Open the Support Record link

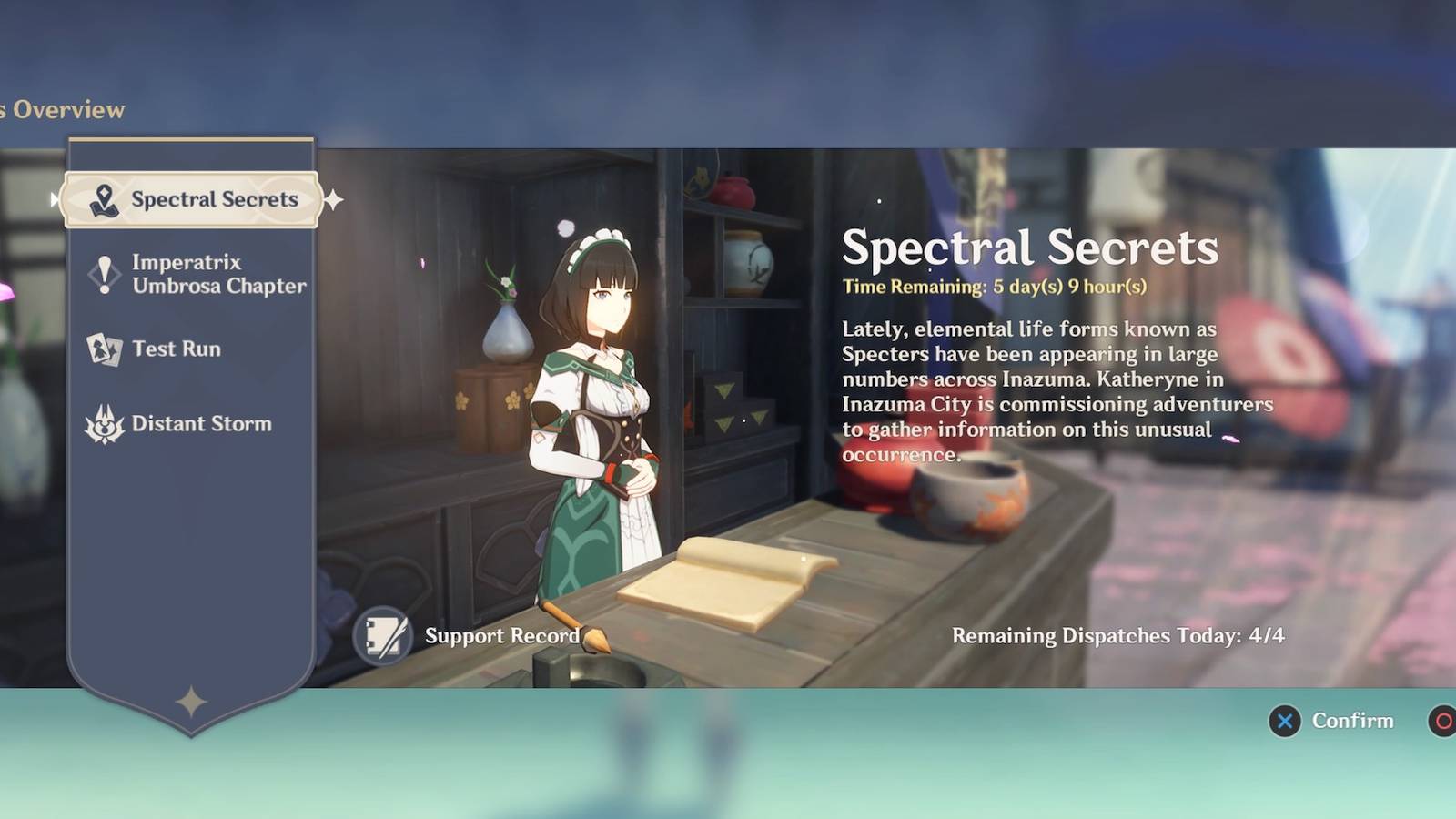coord(500,636)
